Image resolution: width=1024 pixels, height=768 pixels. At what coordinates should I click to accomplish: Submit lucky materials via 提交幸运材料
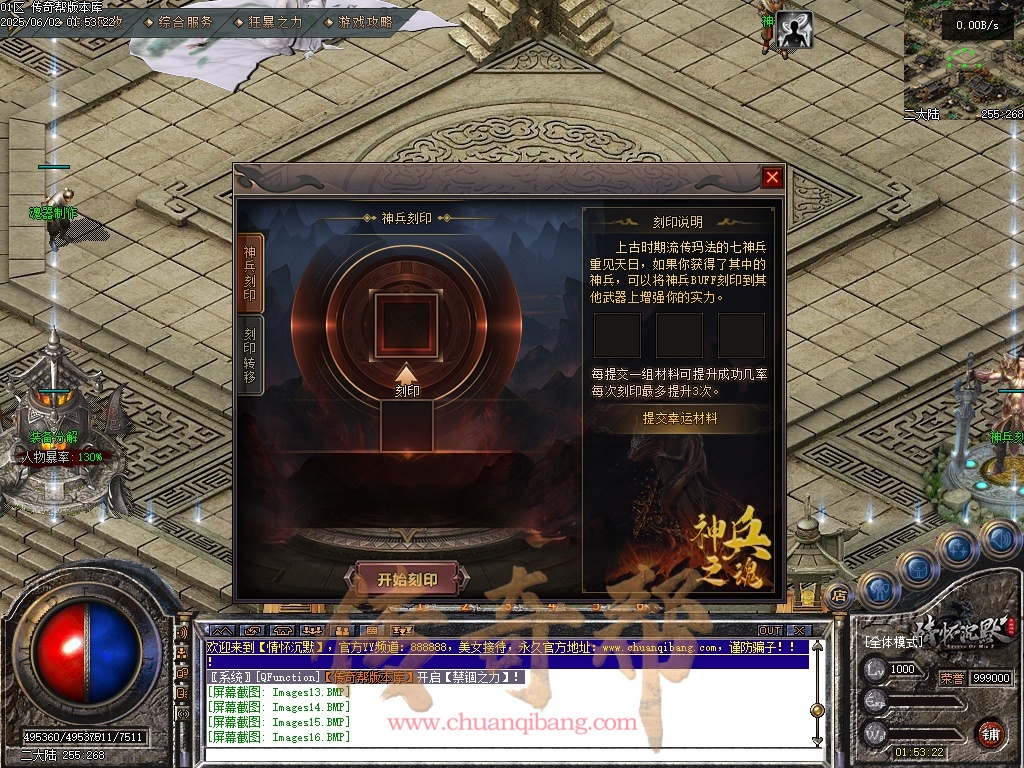[x=680, y=419]
